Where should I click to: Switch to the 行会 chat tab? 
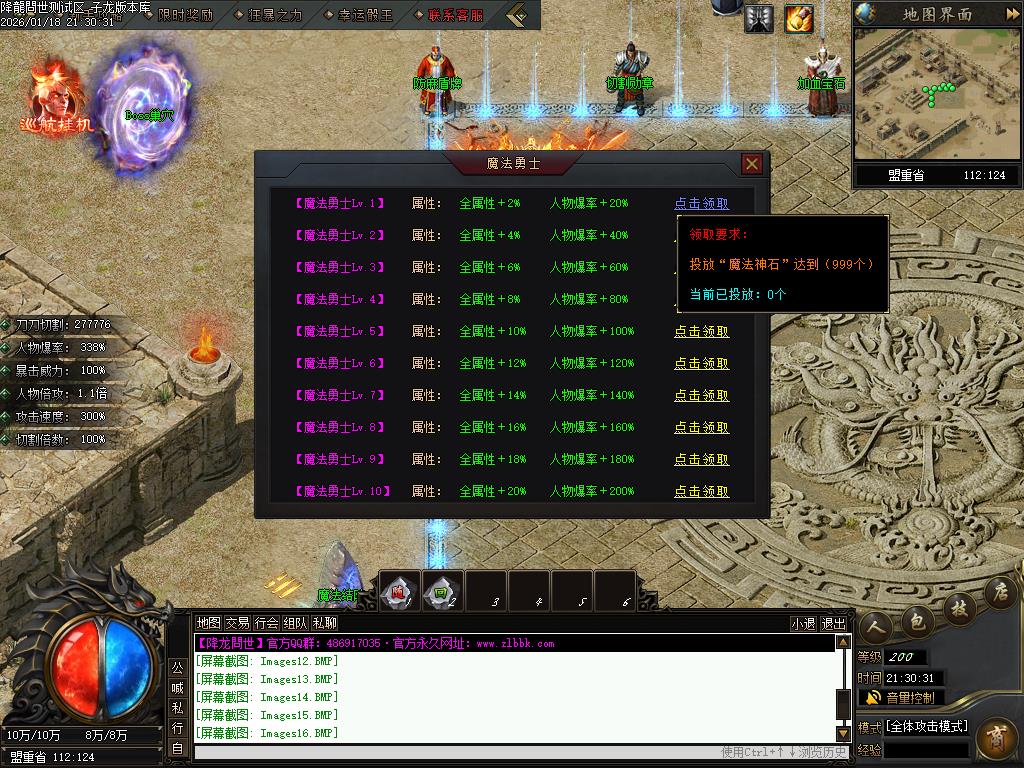[x=266, y=623]
